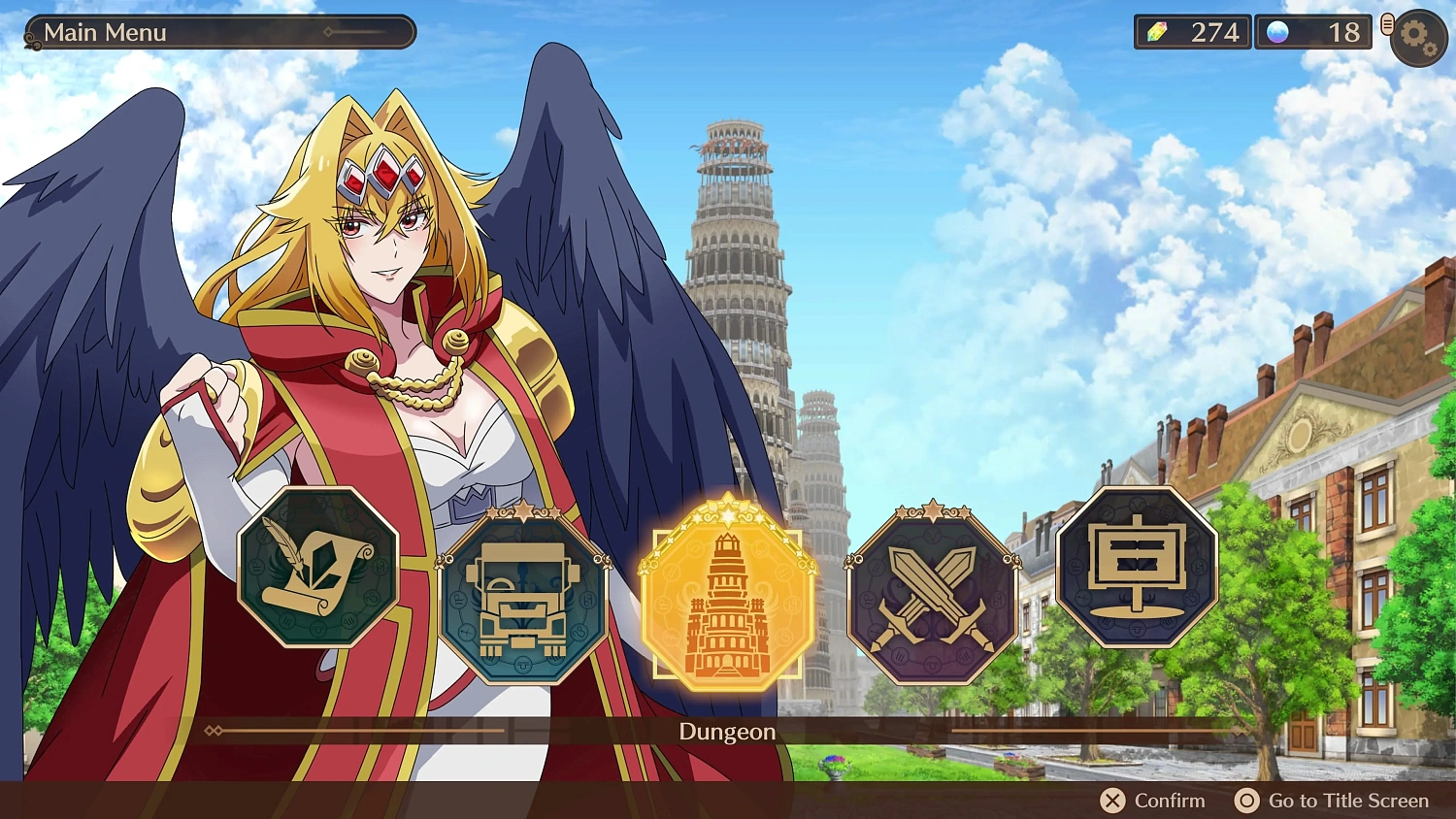Open the highlighted Dungeon tower icon
The image size is (1456, 819).
tap(728, 597)
